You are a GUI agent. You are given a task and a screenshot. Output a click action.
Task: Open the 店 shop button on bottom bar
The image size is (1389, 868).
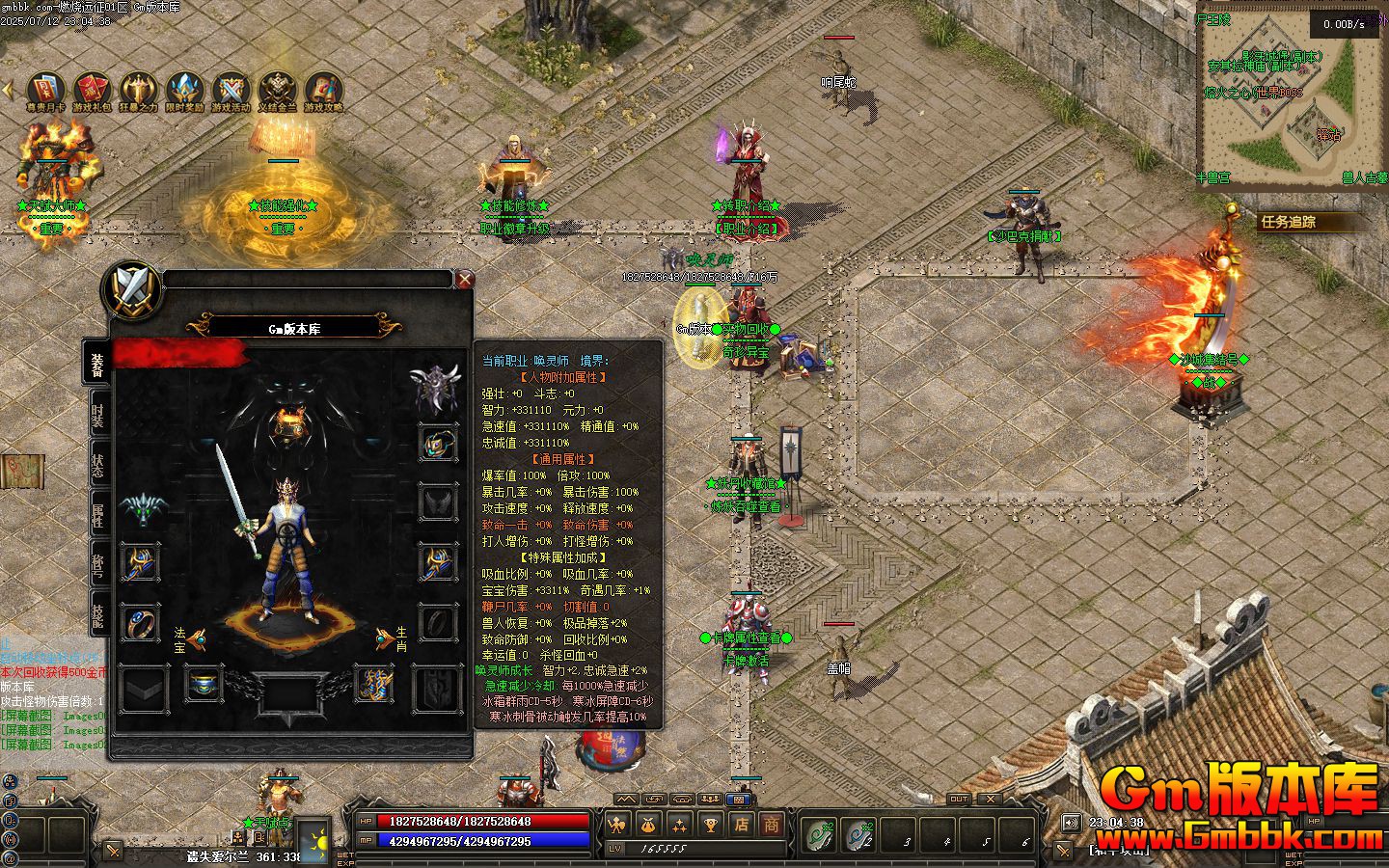click(741, 824)
